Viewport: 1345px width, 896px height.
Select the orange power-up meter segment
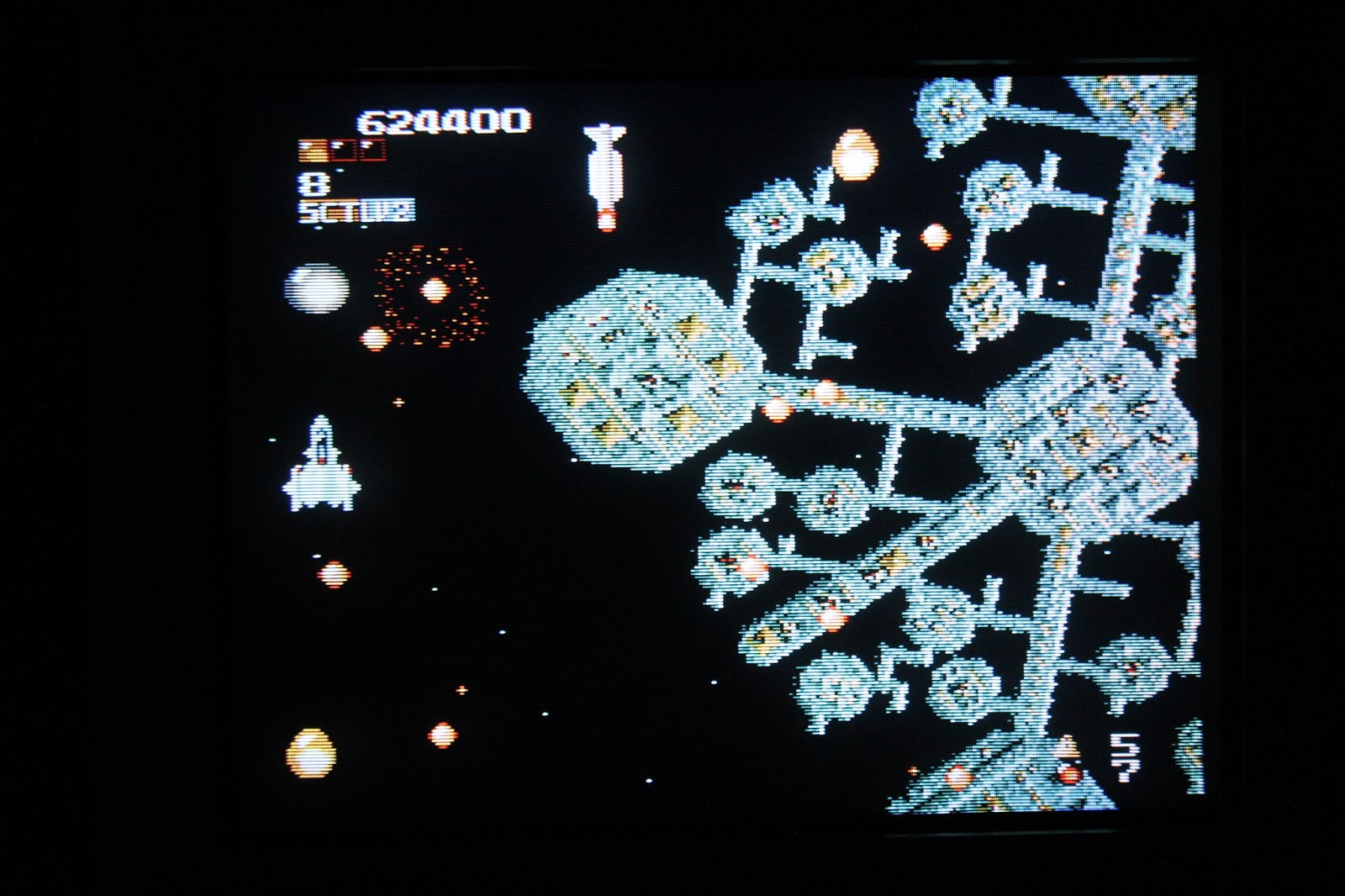click(311, 150)
